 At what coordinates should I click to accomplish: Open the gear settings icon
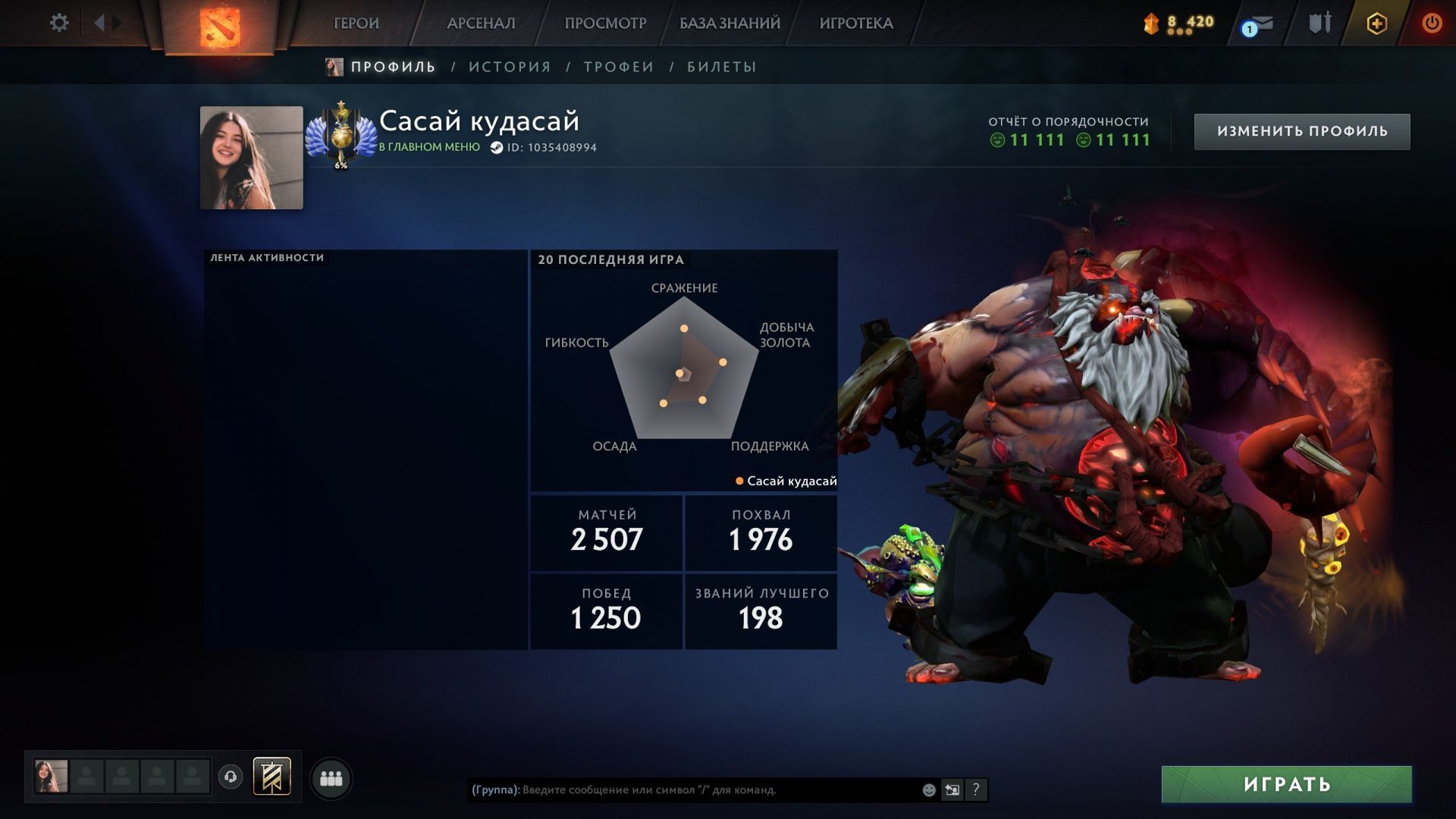click(x=59, y=23)
